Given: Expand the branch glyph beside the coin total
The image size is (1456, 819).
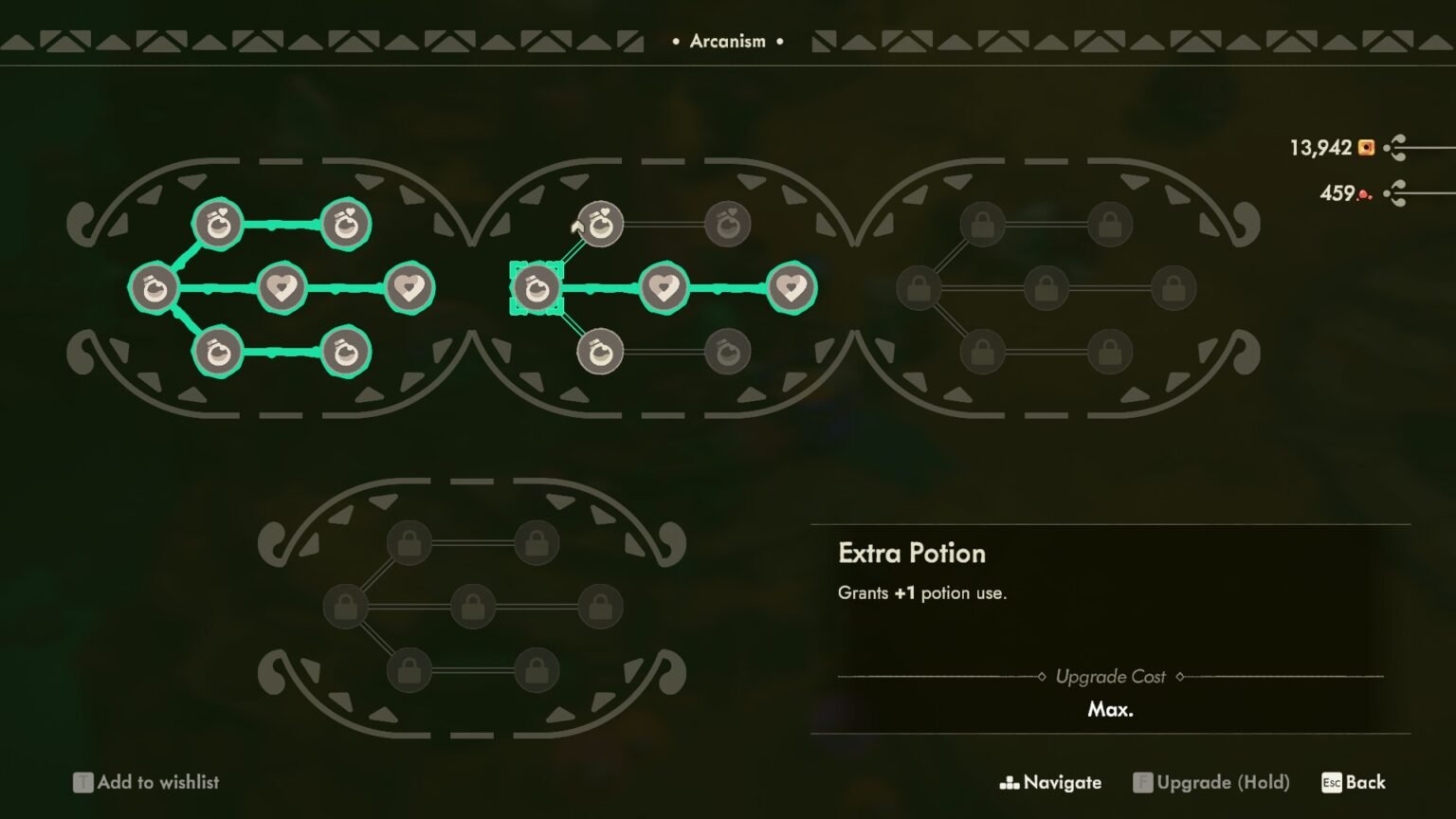Looking at the screenshot, I should [1394, 147].
